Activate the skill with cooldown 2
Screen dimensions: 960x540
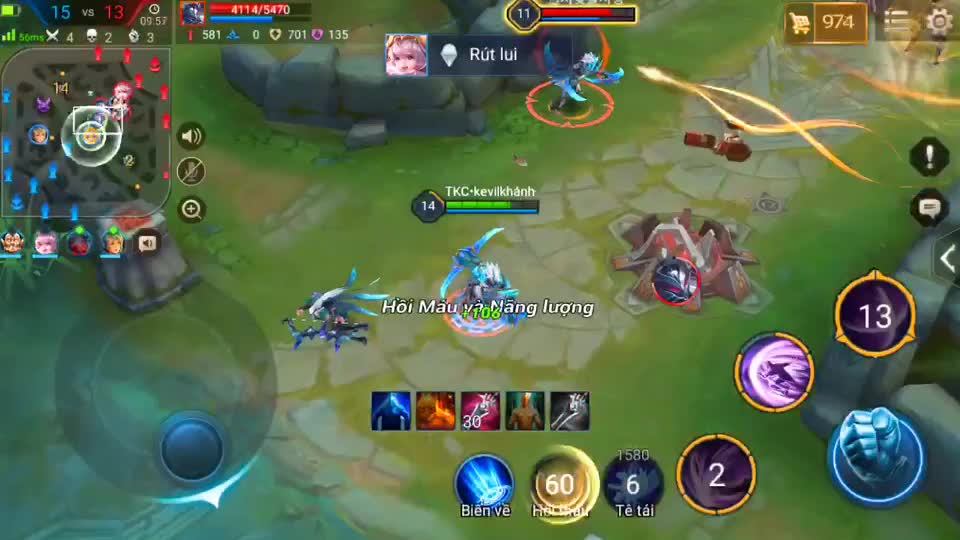716,475
